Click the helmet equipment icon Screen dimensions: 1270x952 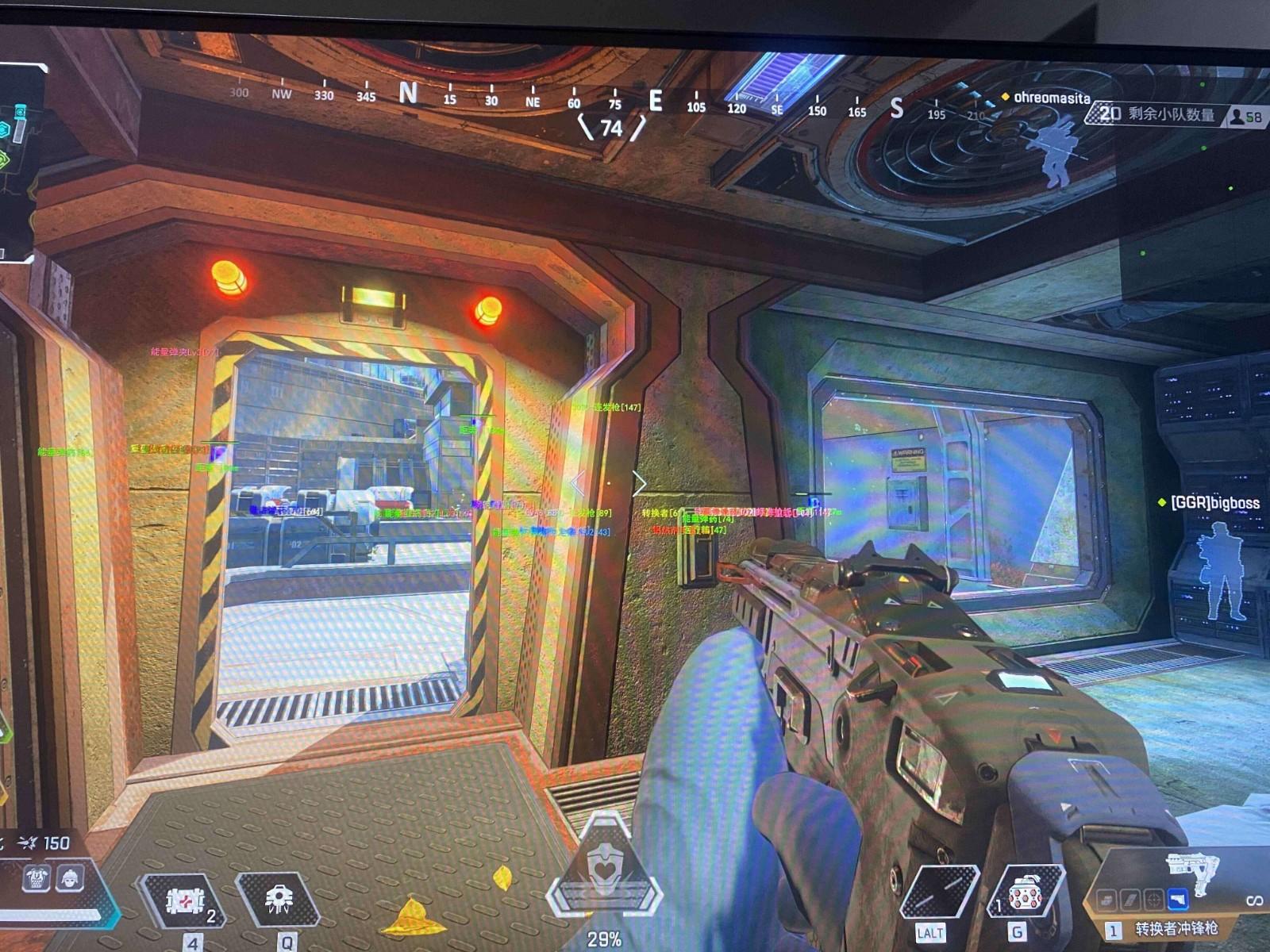tap(70, 878)
